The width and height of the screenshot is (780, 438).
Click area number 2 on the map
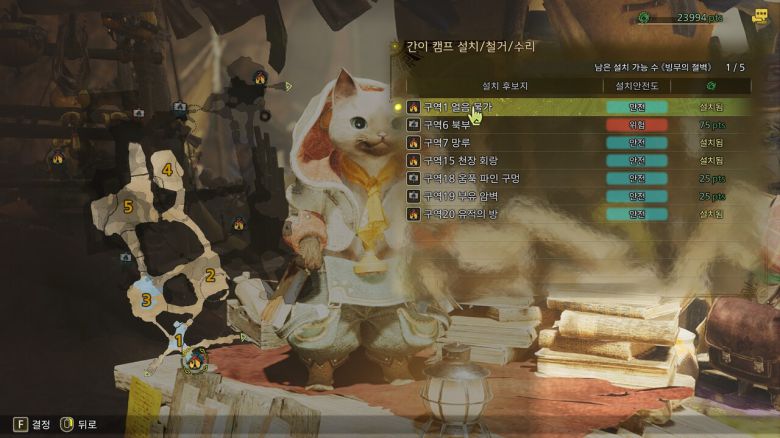[210, 275]
